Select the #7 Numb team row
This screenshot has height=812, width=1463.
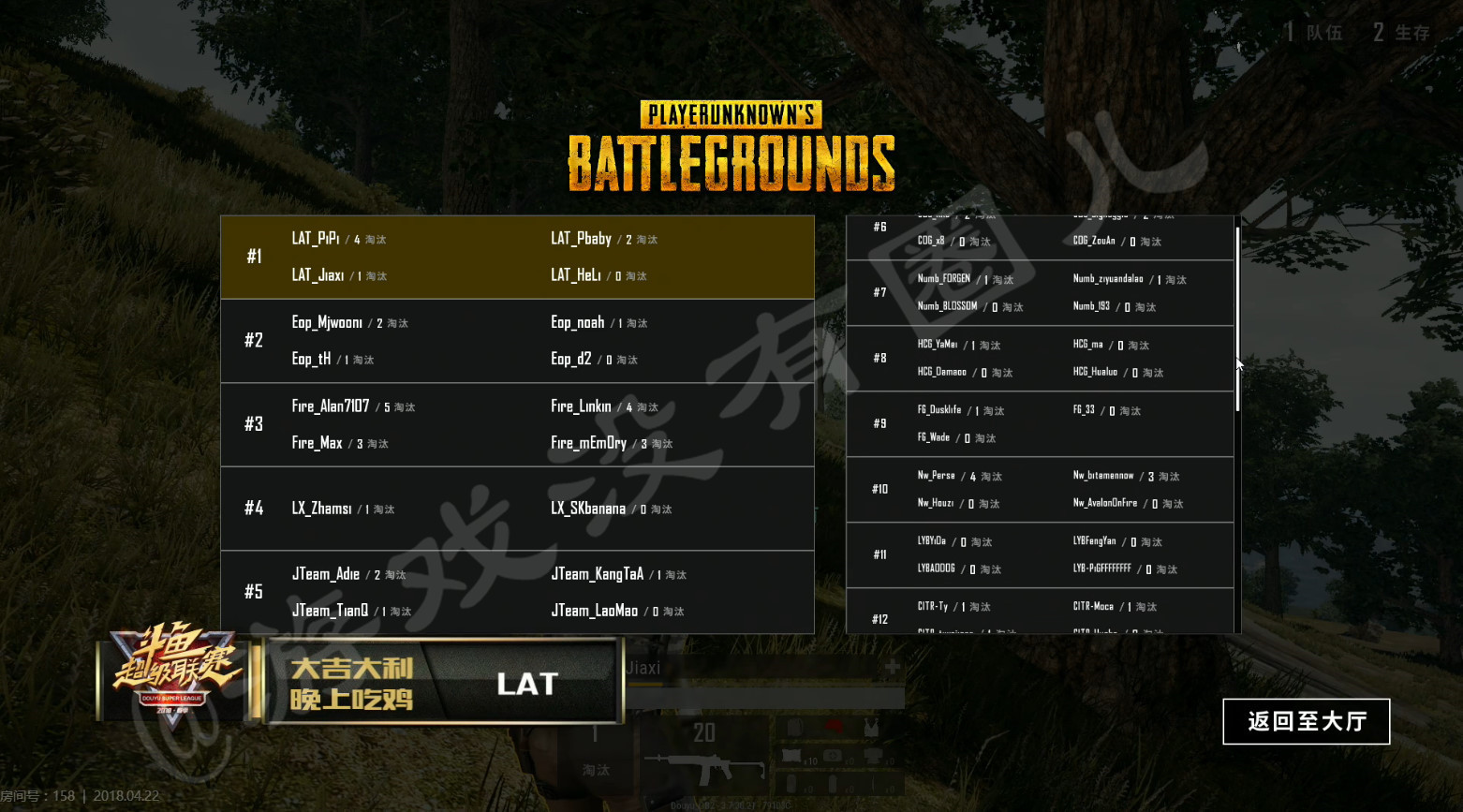click(x=1040, y=293)
